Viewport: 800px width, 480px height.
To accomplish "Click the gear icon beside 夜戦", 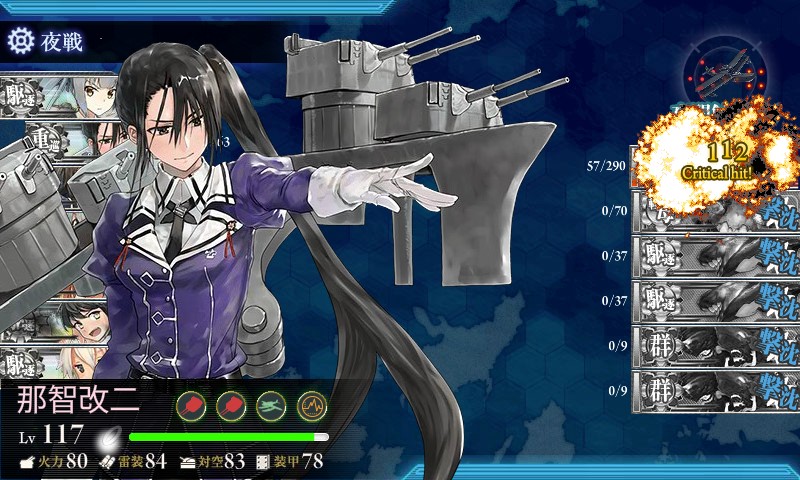I will point(20,41).
